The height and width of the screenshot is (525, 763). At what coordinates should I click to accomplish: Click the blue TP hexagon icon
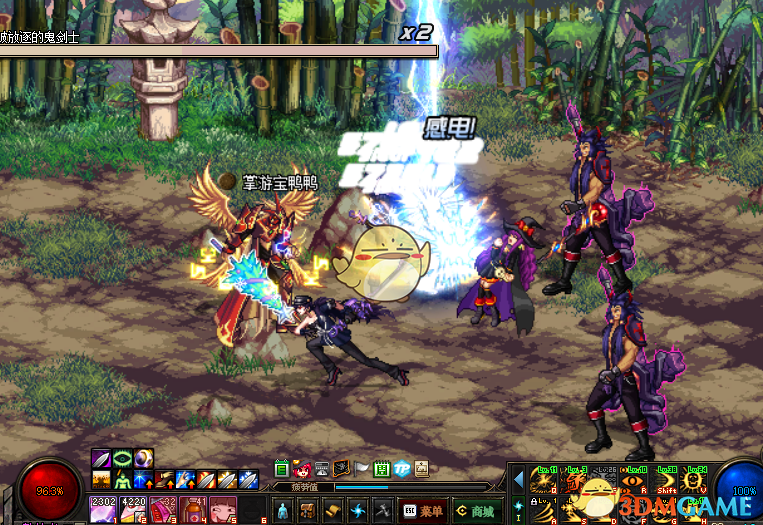coord(401,469)
